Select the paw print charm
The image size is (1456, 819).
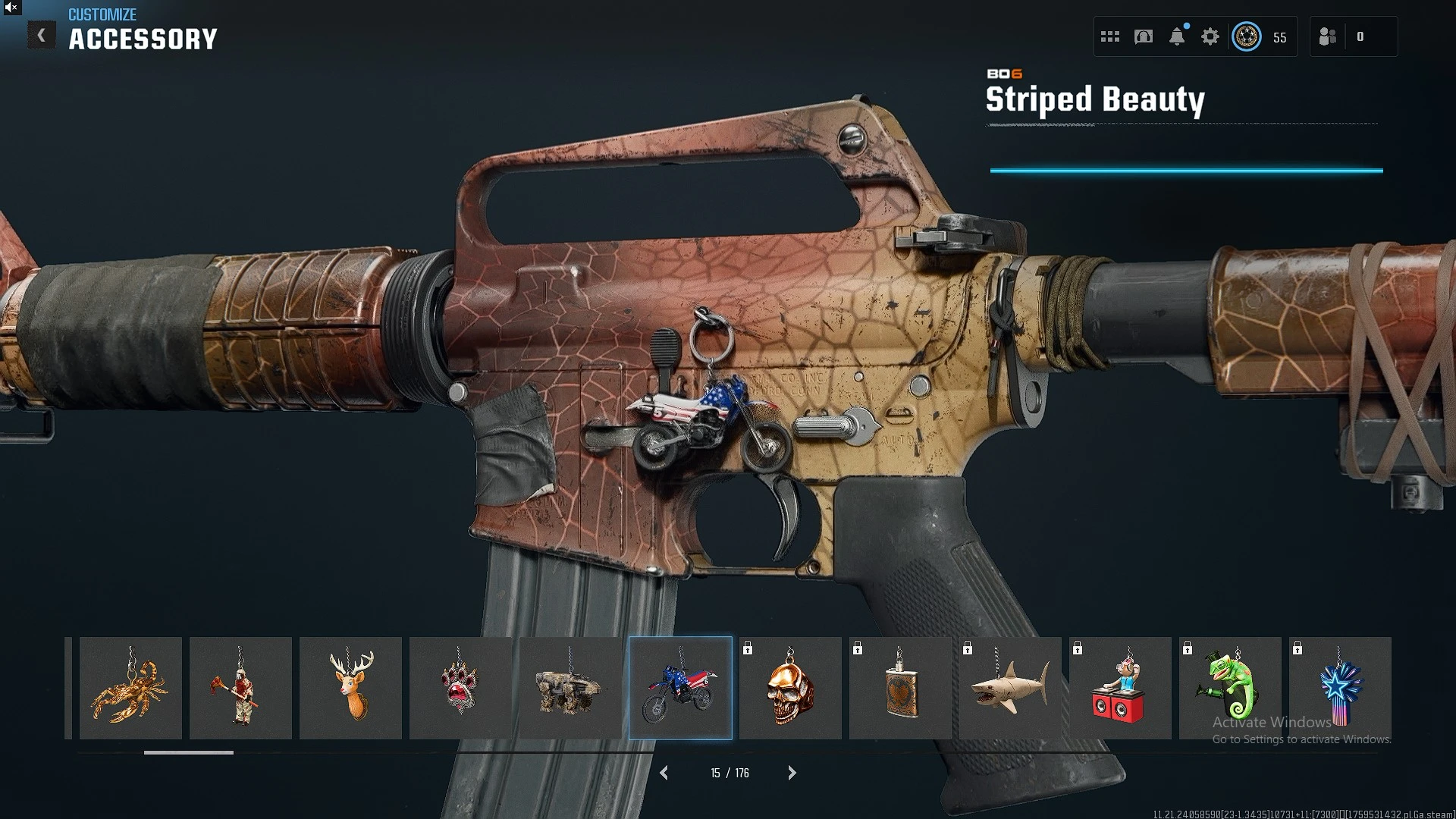tap(460, 688)
